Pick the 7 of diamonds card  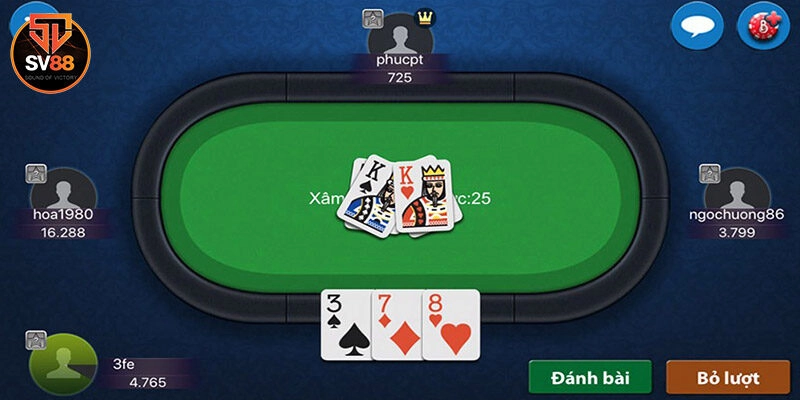(396, 324)
